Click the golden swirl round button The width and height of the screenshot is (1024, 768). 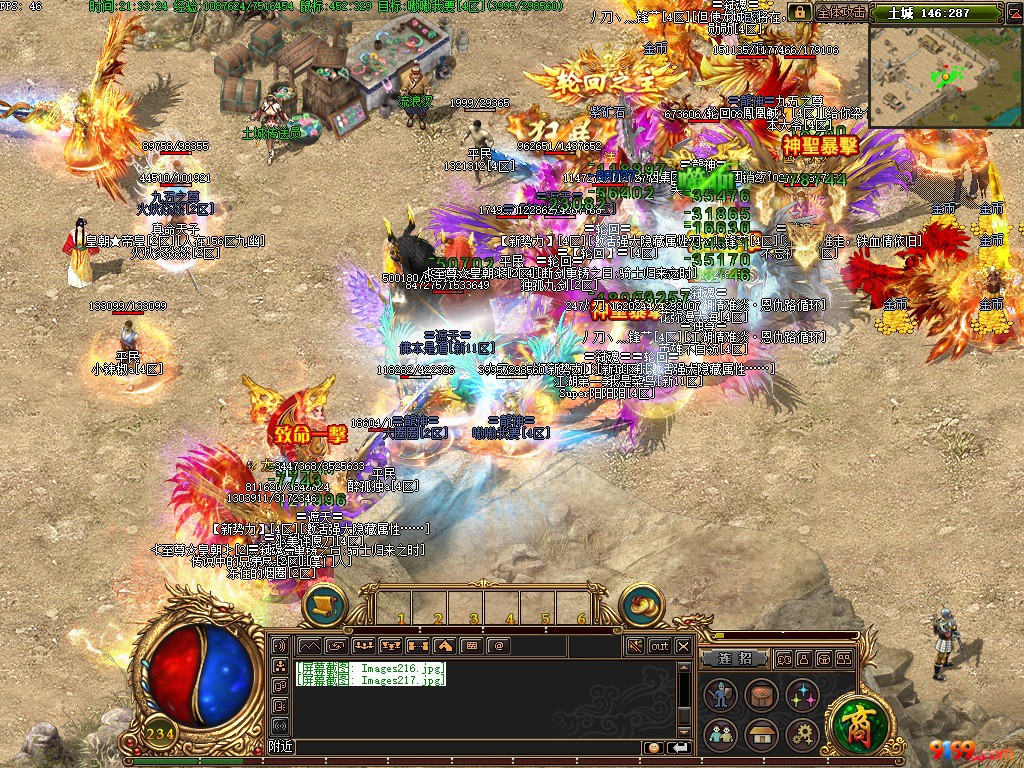[641, 605]
